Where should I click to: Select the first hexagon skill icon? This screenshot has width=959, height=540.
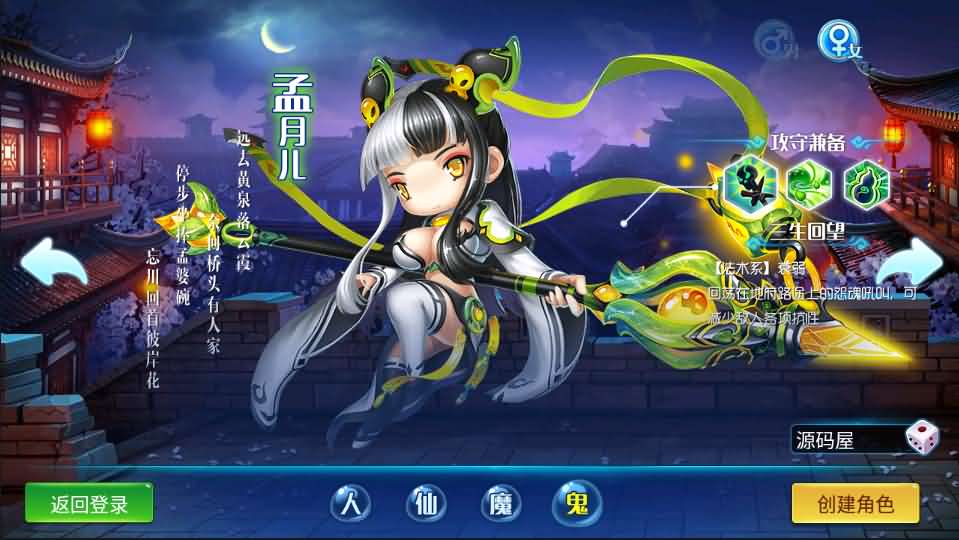pos(752,184)
